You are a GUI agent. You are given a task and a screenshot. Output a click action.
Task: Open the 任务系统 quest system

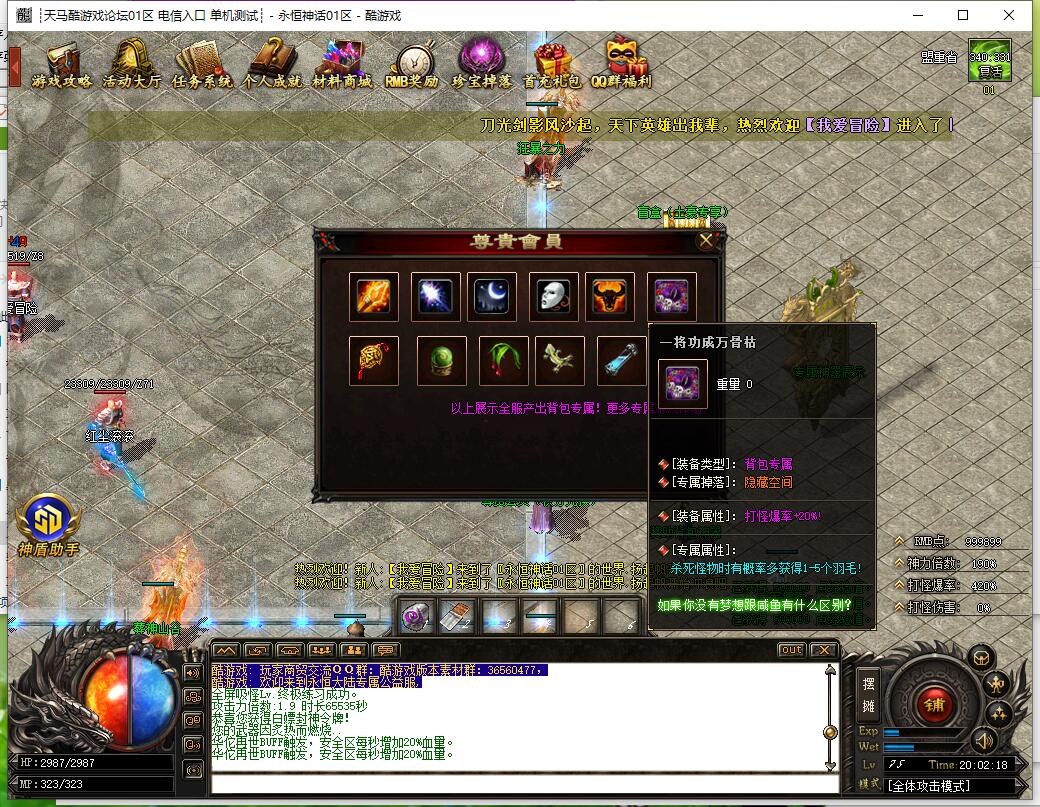pyautogui.click(x=201, y=64)
